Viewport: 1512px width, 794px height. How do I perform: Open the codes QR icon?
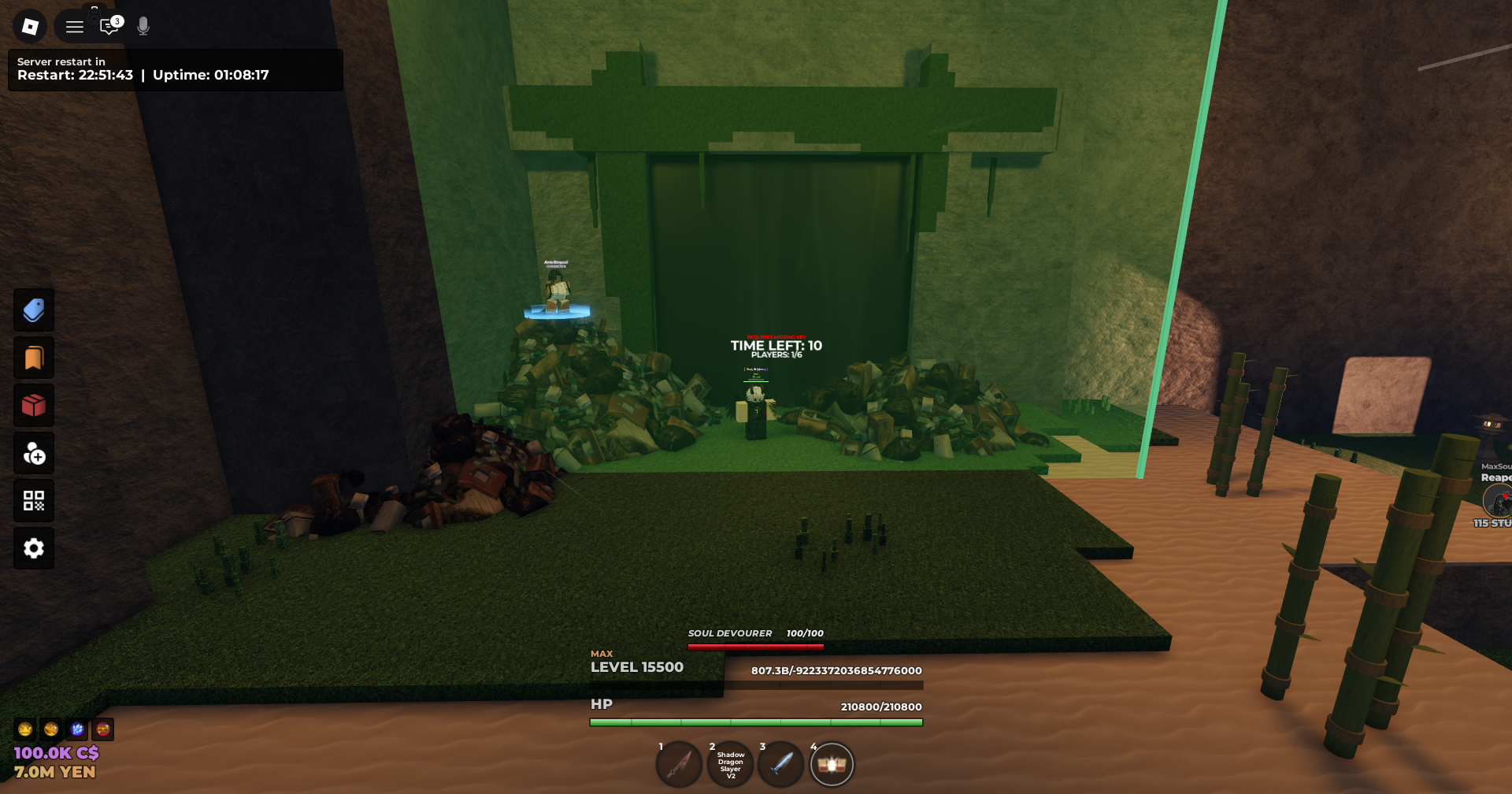[33, 501]
